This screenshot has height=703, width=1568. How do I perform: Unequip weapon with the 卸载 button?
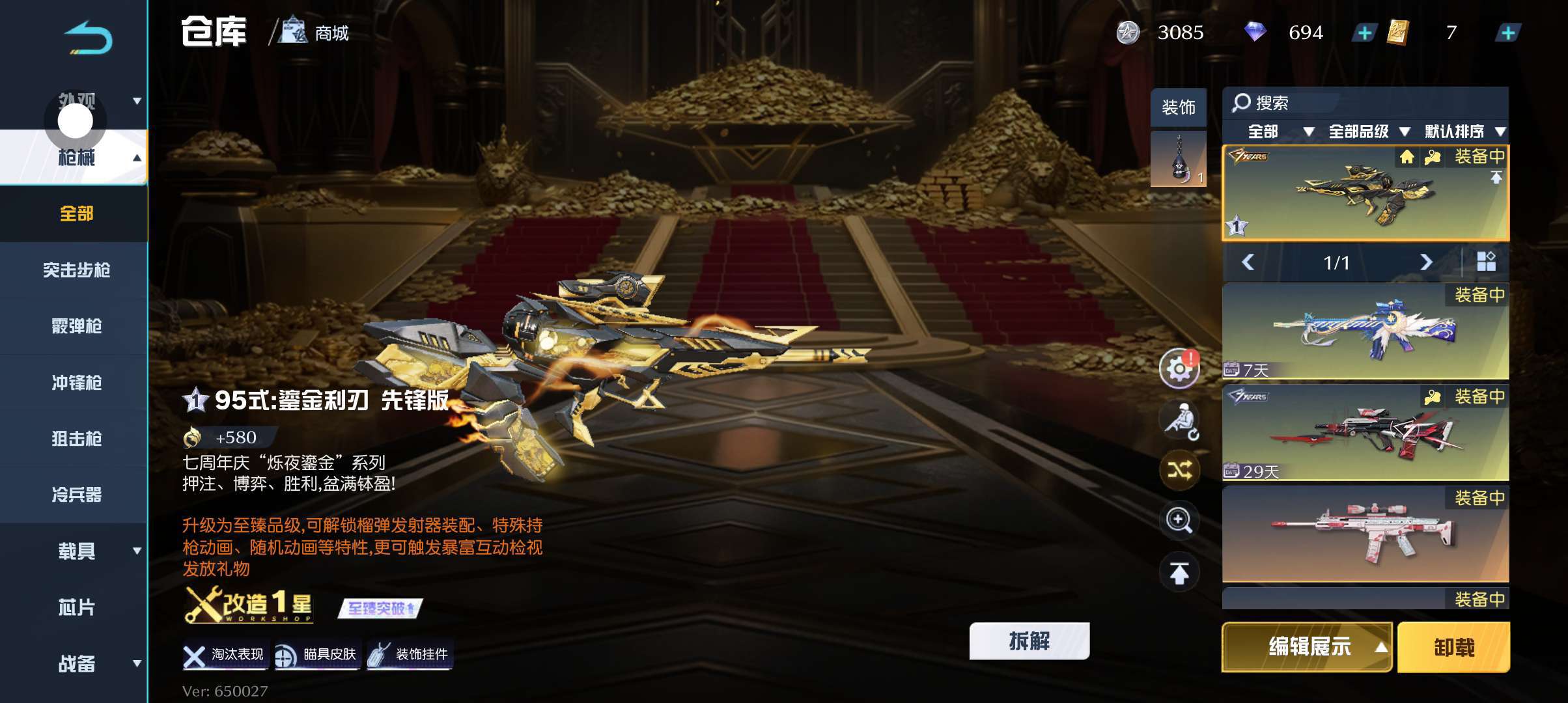1453,647
